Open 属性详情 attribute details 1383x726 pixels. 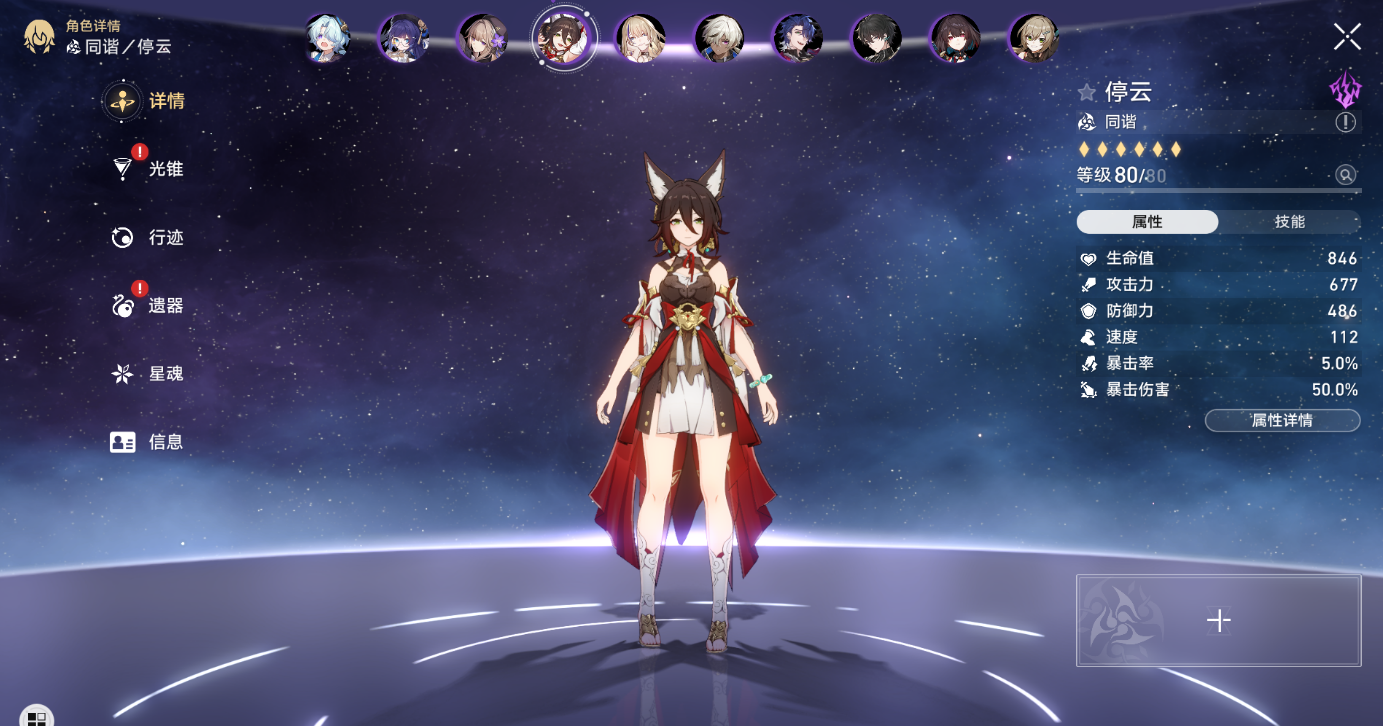click(1282, 421)
